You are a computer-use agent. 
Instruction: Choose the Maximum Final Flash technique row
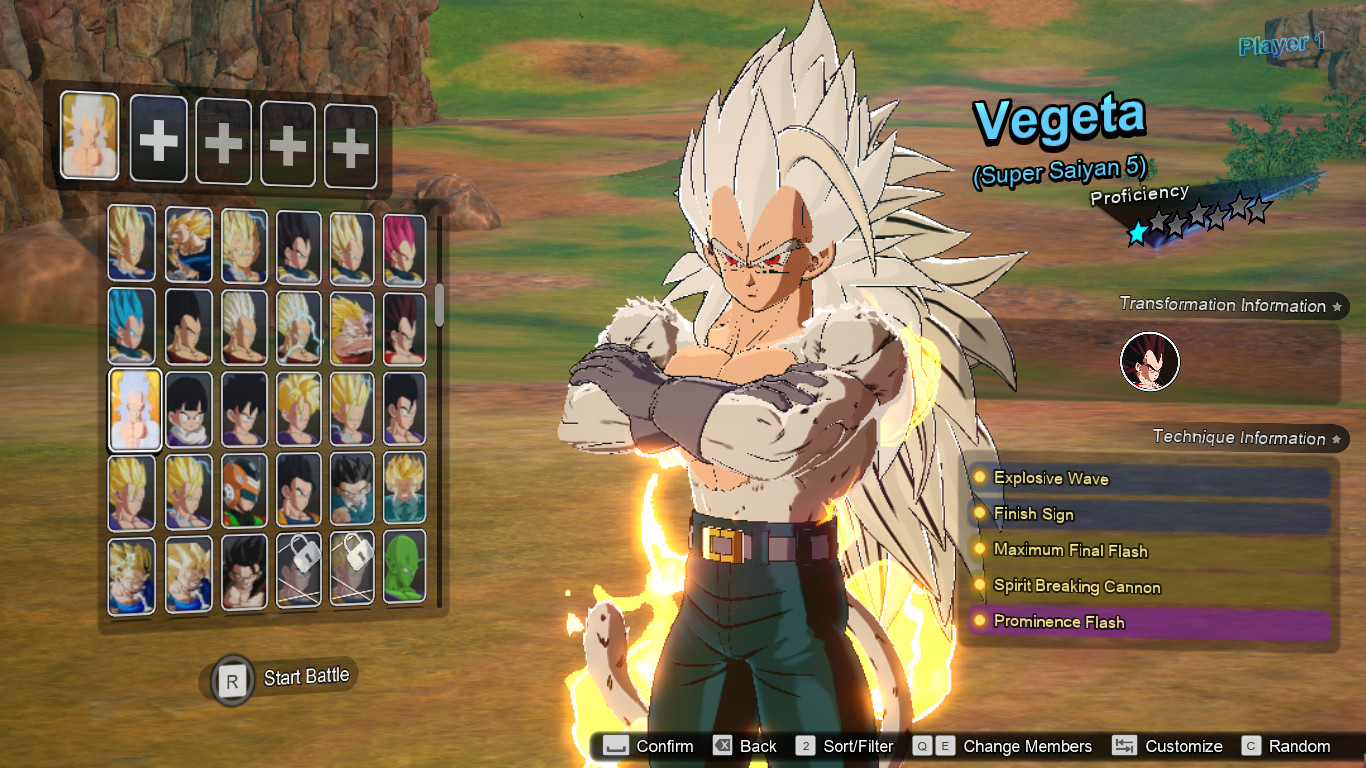coord(1150,551)
